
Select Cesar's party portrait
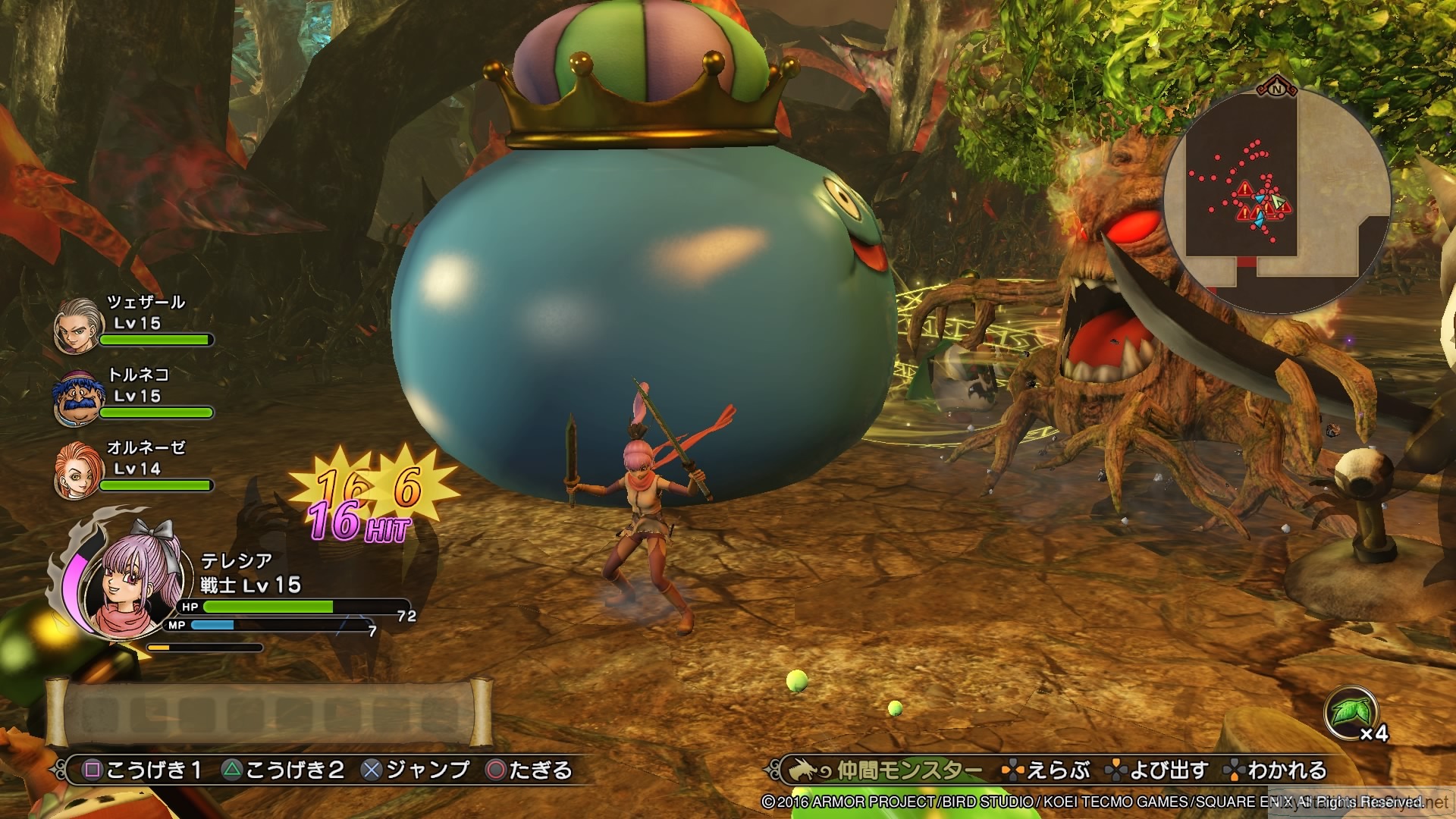pos(78,325)
